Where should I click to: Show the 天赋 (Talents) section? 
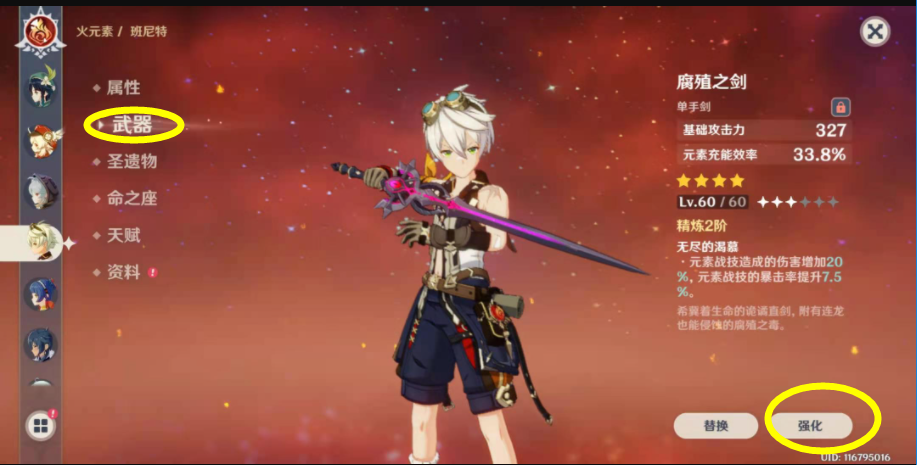[123, 235]
